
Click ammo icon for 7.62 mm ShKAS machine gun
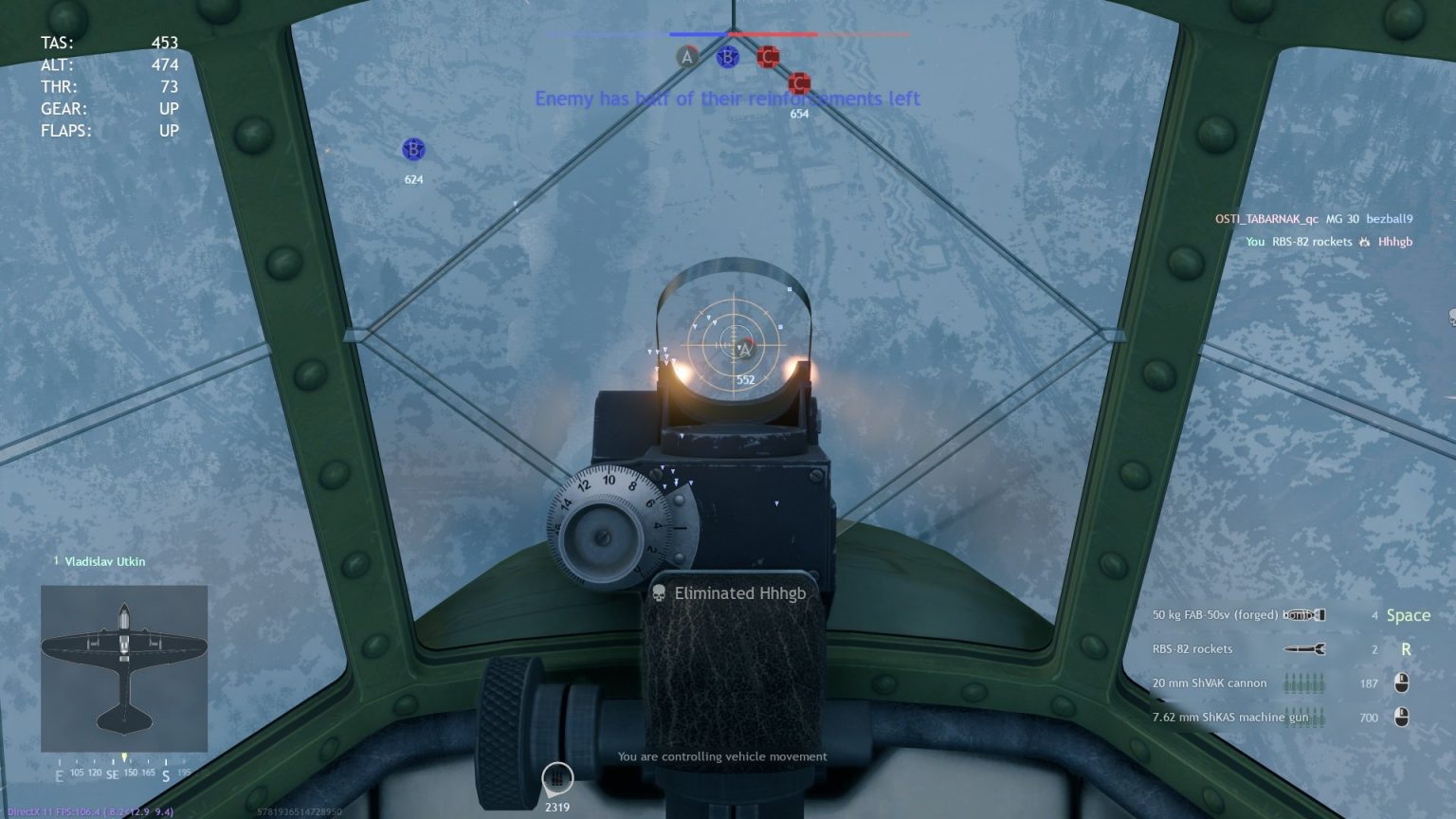(1303, 717)
